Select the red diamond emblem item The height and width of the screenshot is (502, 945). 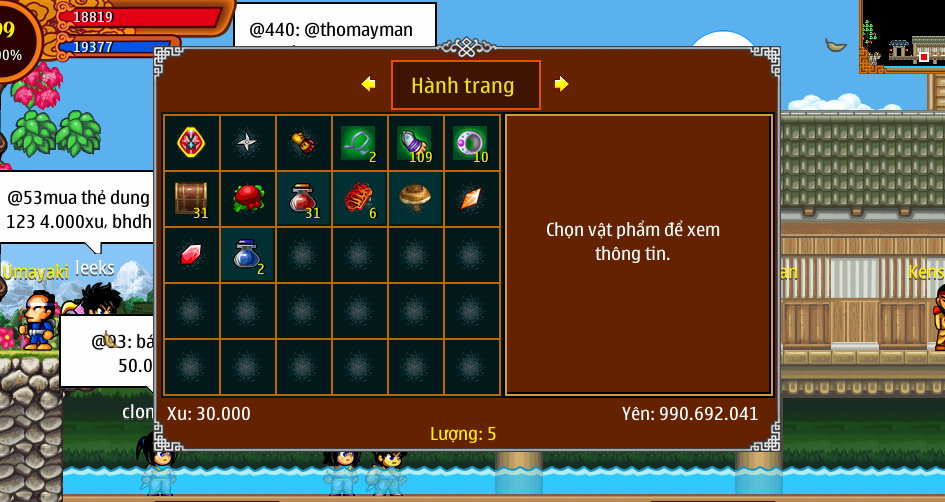[191, 142]
